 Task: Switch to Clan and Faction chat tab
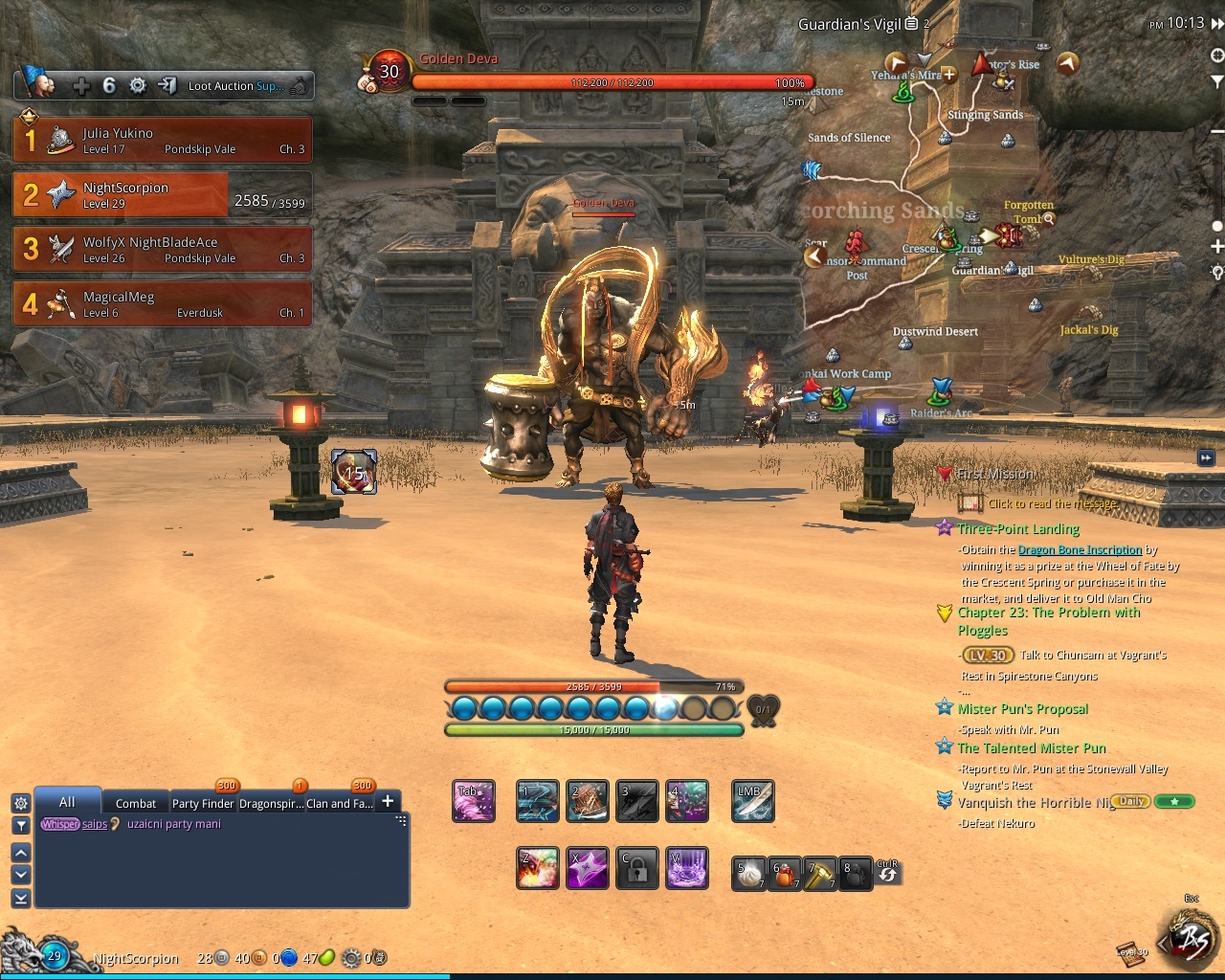[339, 803]
